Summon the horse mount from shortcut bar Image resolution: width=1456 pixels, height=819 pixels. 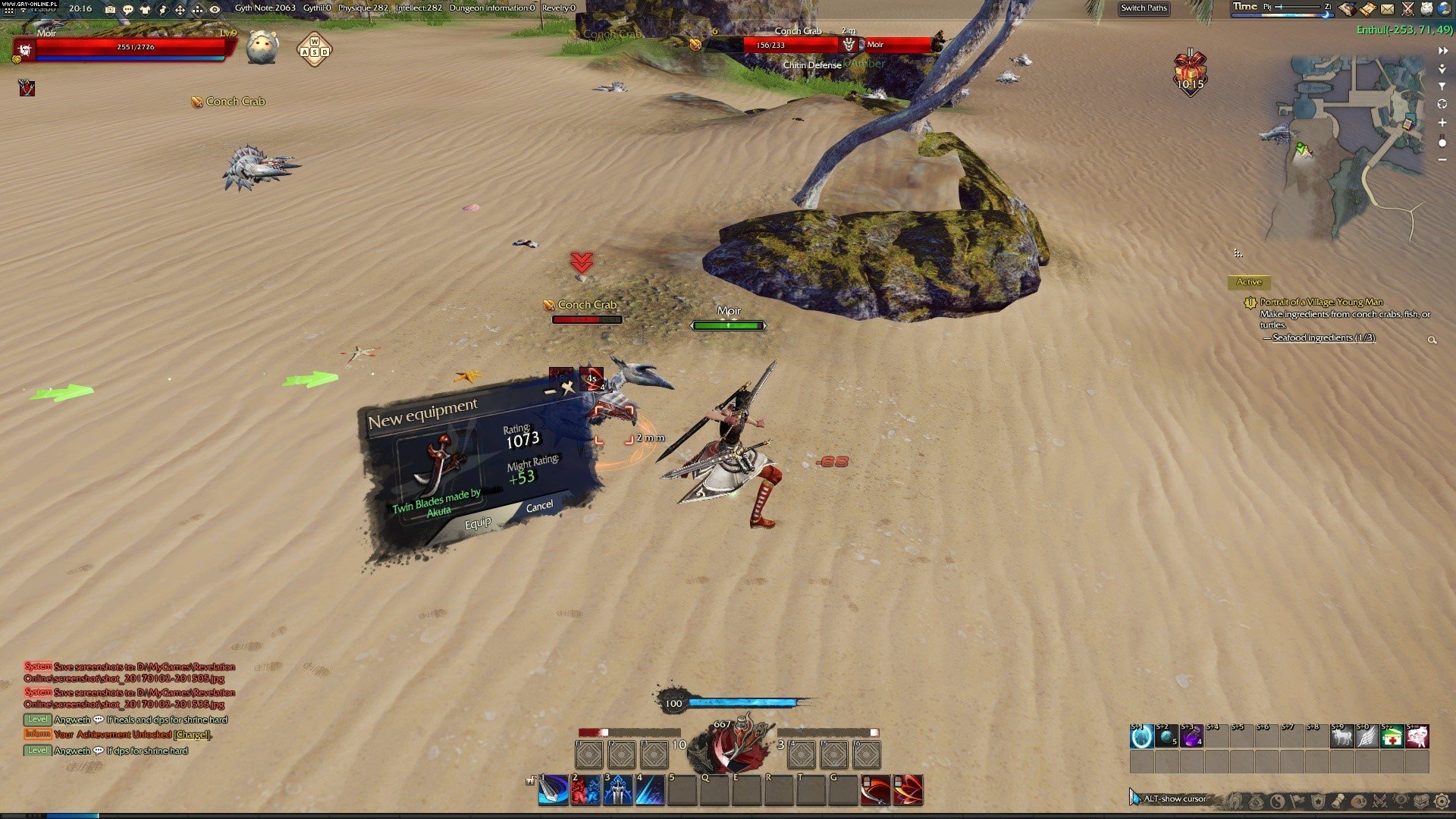(x=1341, y=736)
